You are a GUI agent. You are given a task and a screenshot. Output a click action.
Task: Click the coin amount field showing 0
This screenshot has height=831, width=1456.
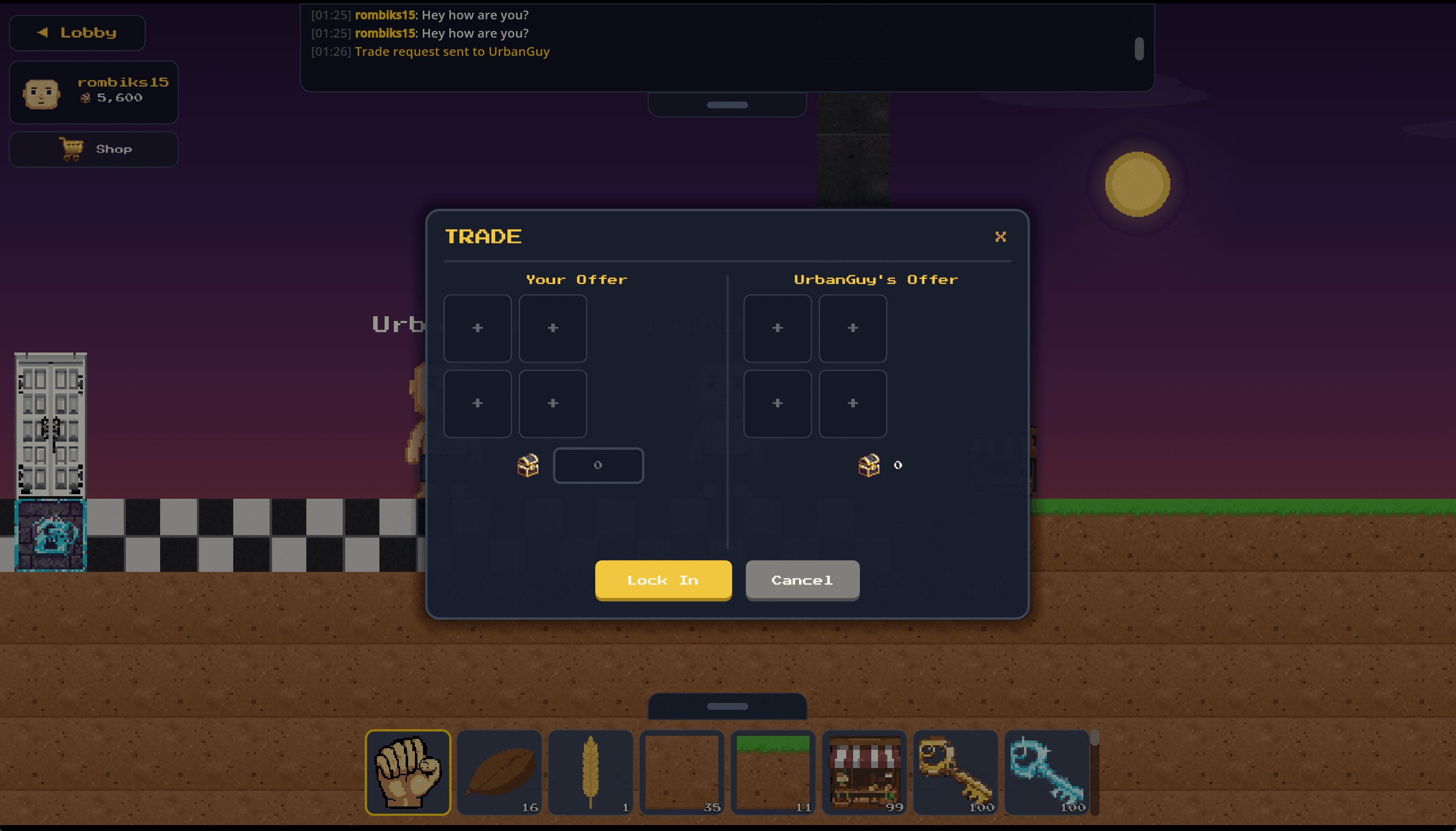[598, 465]
